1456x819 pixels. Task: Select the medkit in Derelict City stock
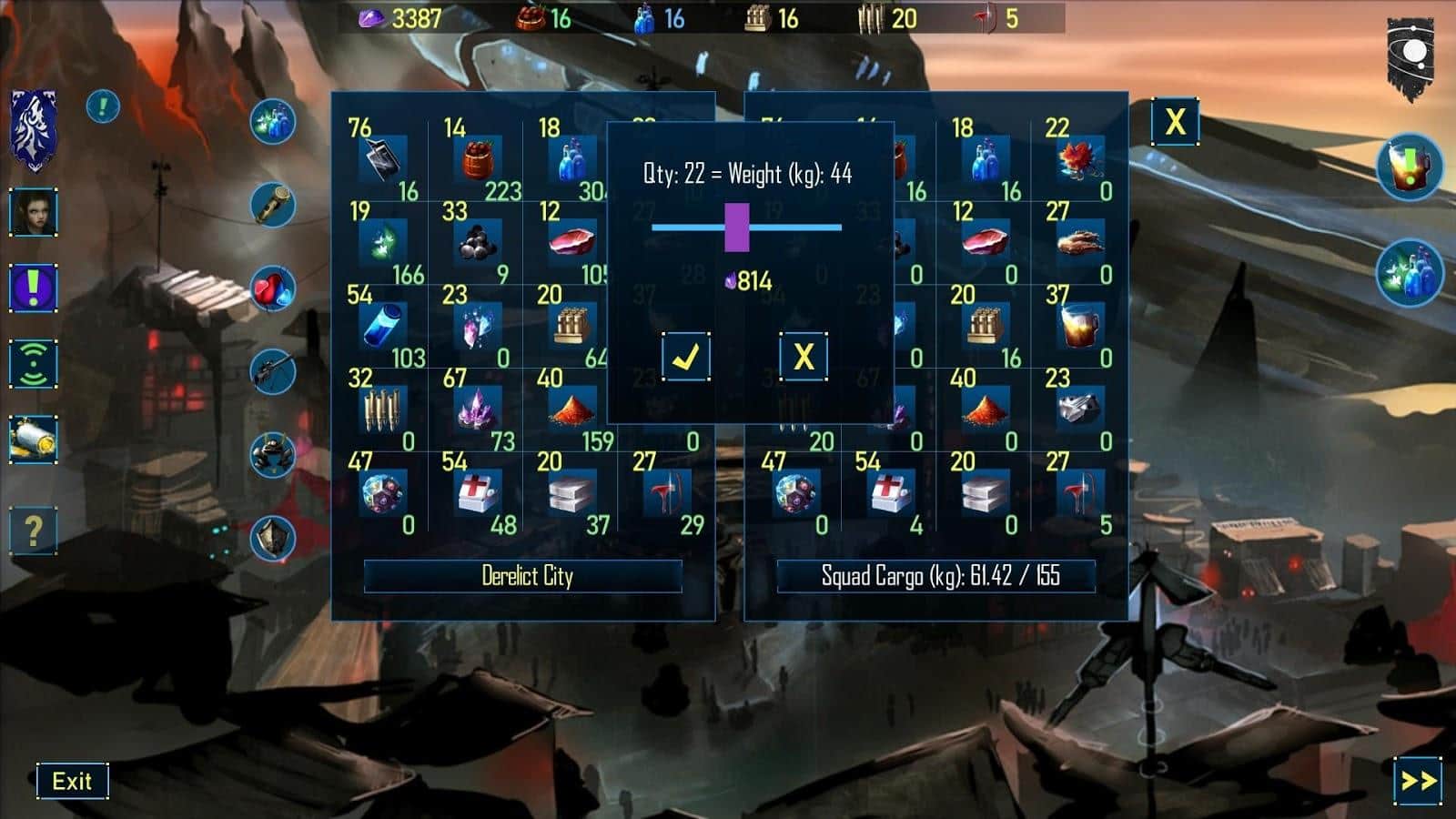tap(478, 493)
